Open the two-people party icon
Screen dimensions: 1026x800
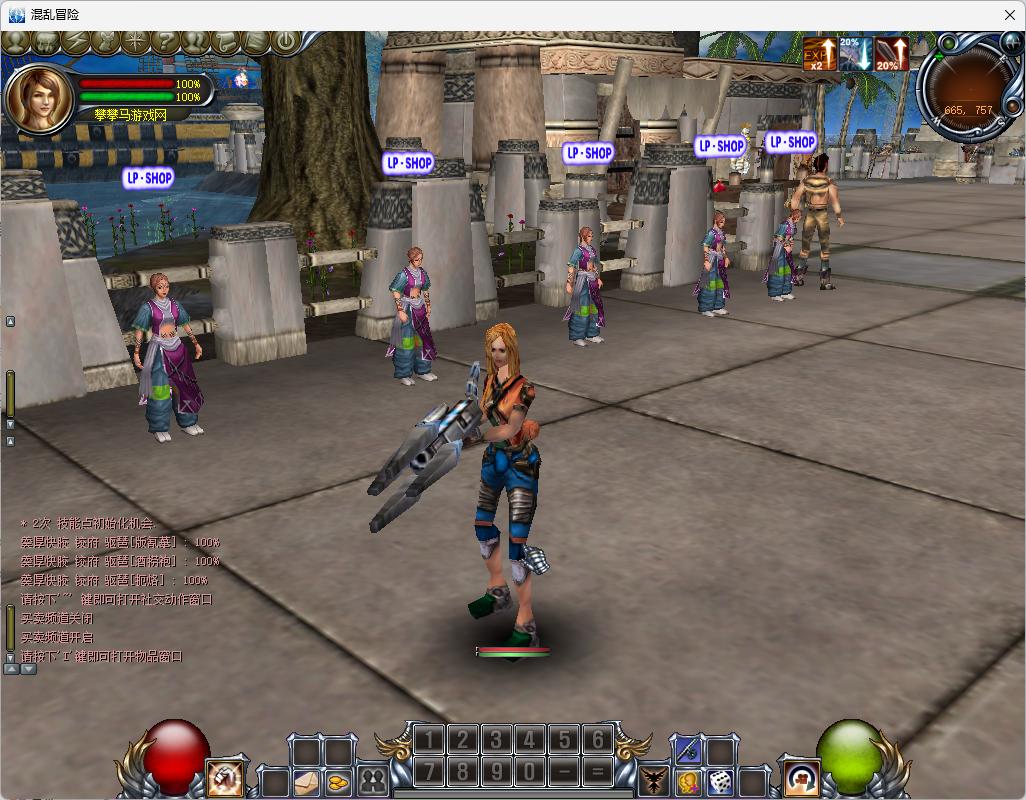[x=373, y=781]
